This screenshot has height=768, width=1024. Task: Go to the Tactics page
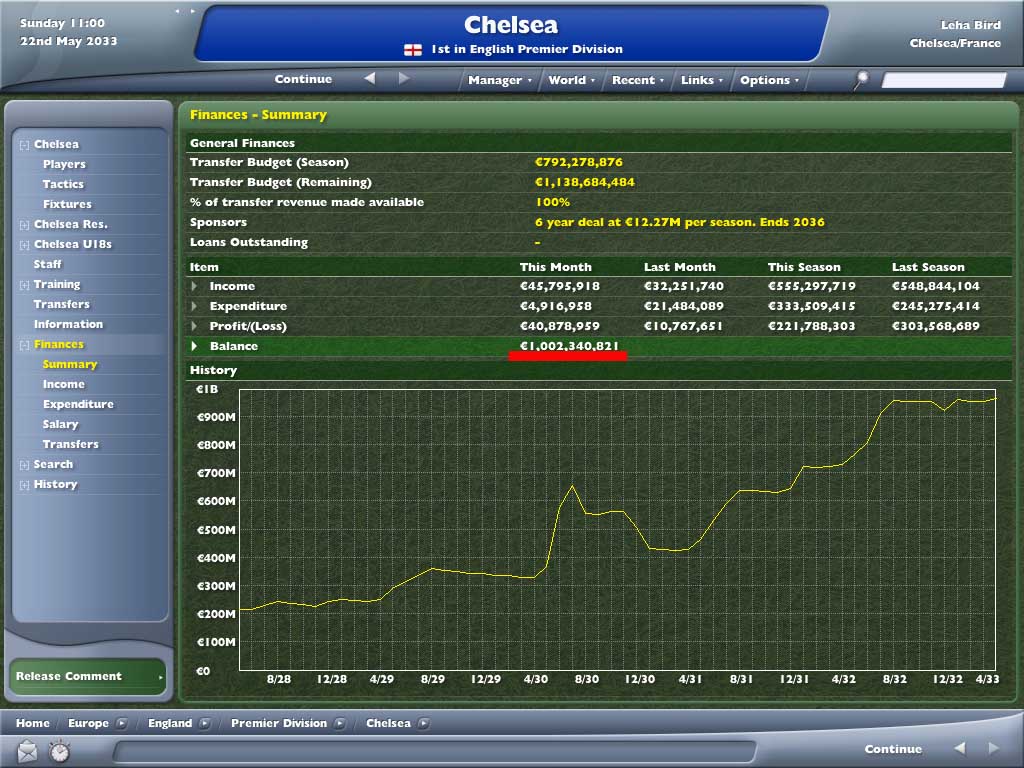[63, 184]
